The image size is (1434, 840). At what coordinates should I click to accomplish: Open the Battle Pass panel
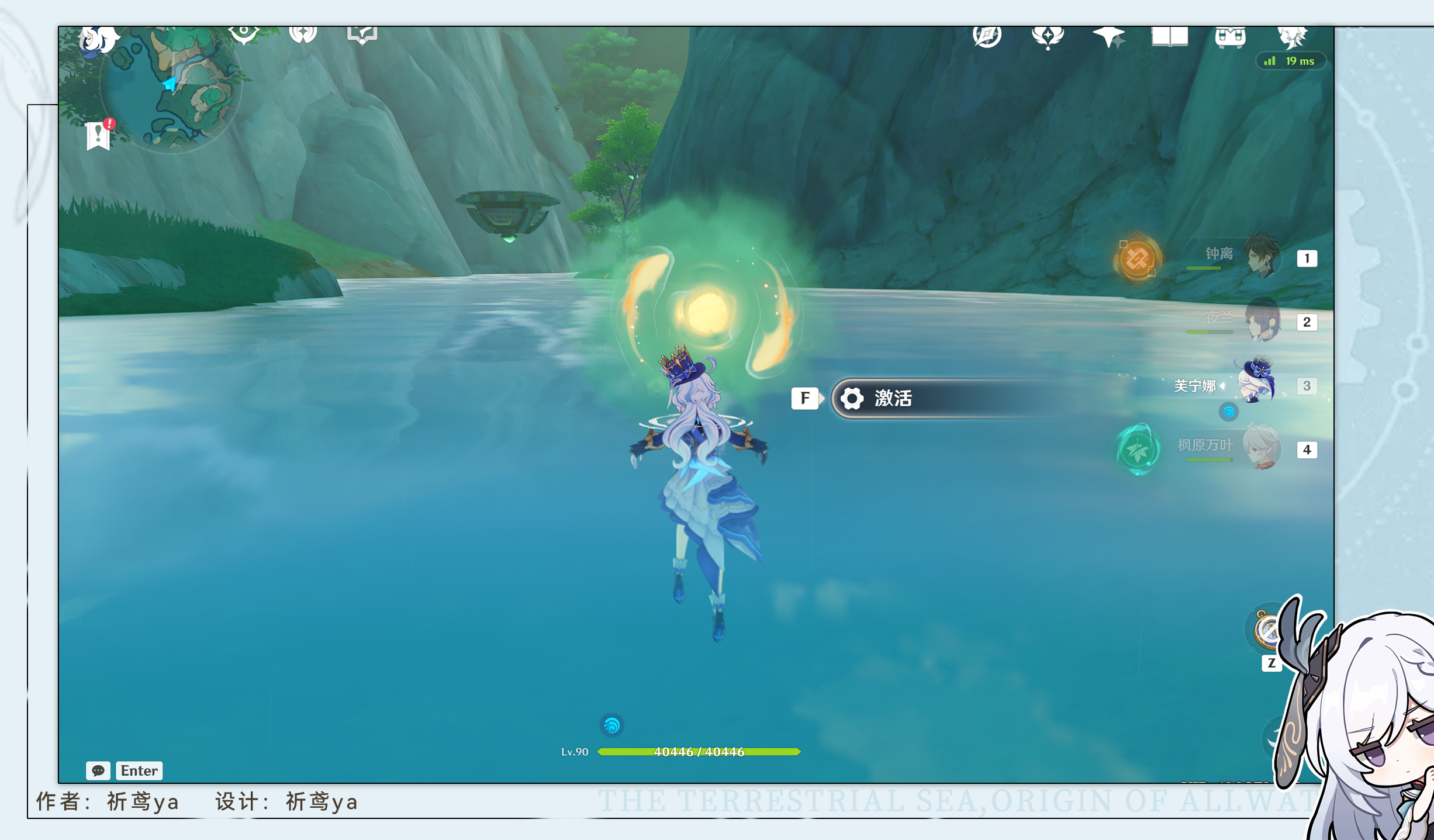[1048, 36]
